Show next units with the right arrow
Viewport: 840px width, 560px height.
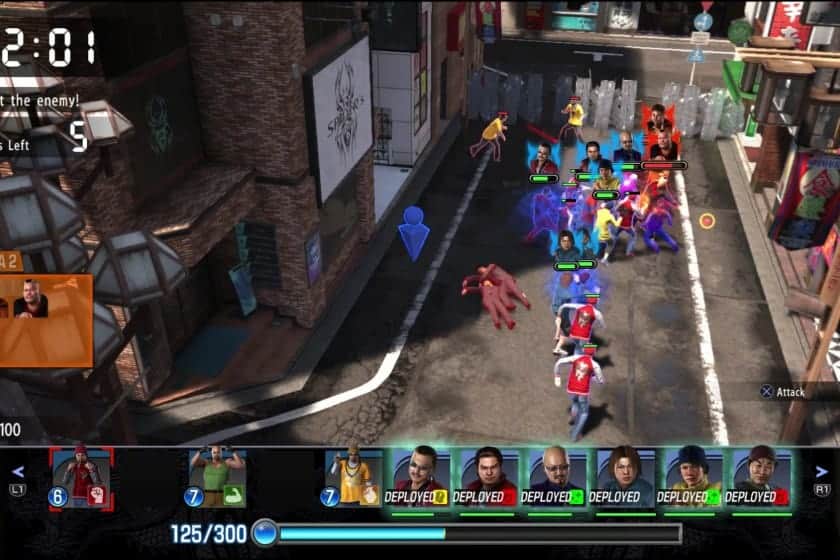[822, 472]
